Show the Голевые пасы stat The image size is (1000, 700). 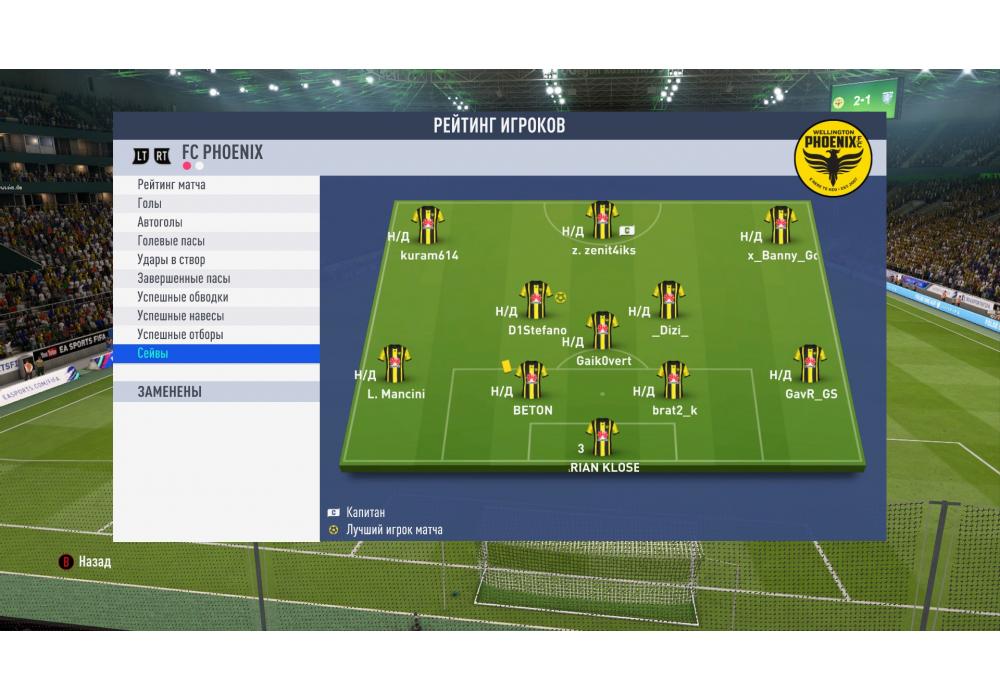[172, 241]
